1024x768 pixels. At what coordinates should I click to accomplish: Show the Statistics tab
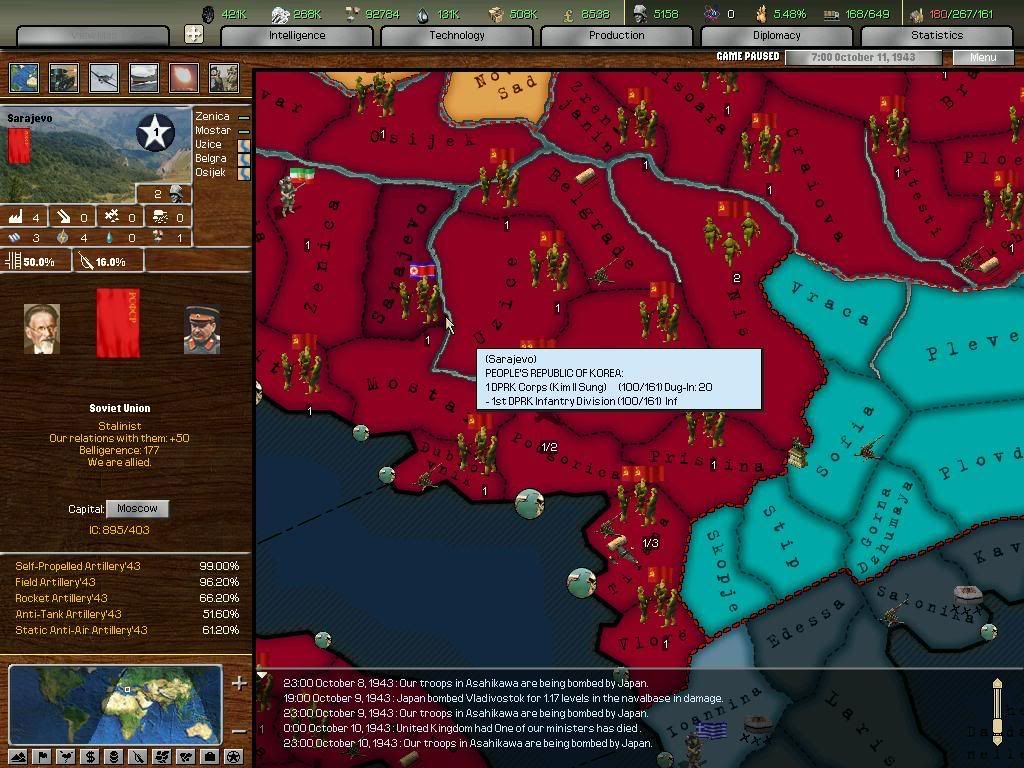pyautogui.click(x=936, y=35)
